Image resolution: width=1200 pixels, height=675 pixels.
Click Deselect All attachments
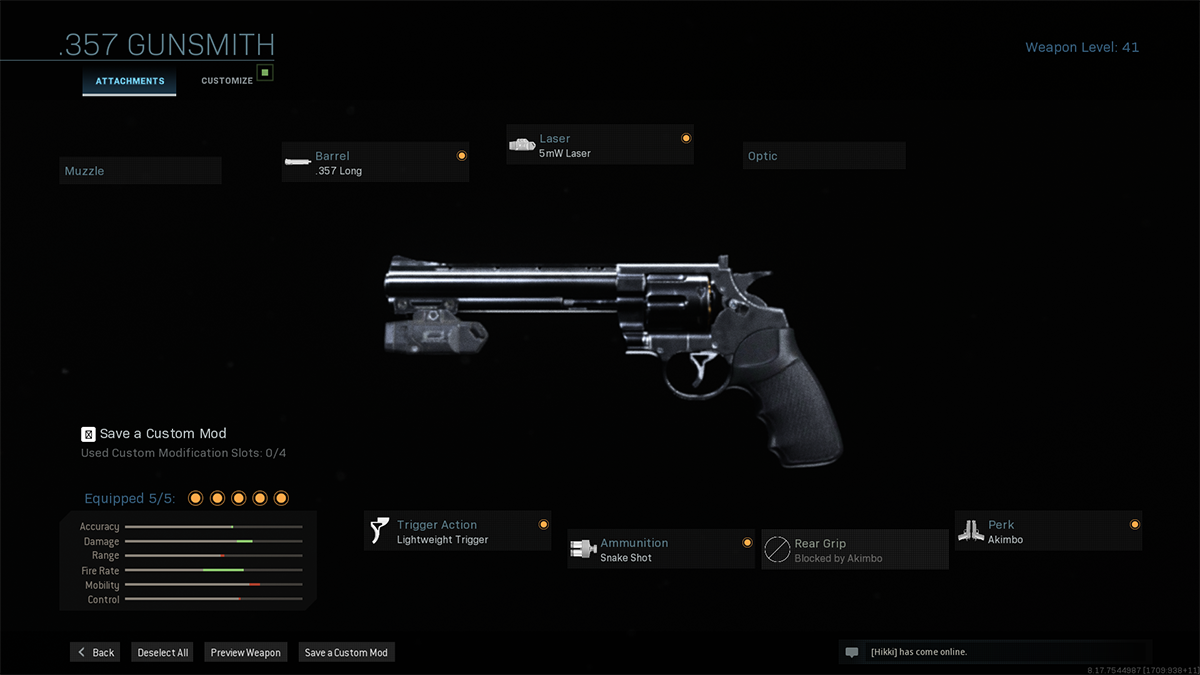(163, 652)
